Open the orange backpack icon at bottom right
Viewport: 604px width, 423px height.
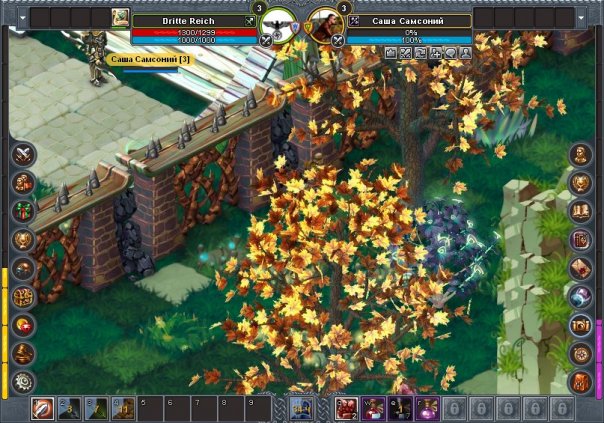click(580, 381)
